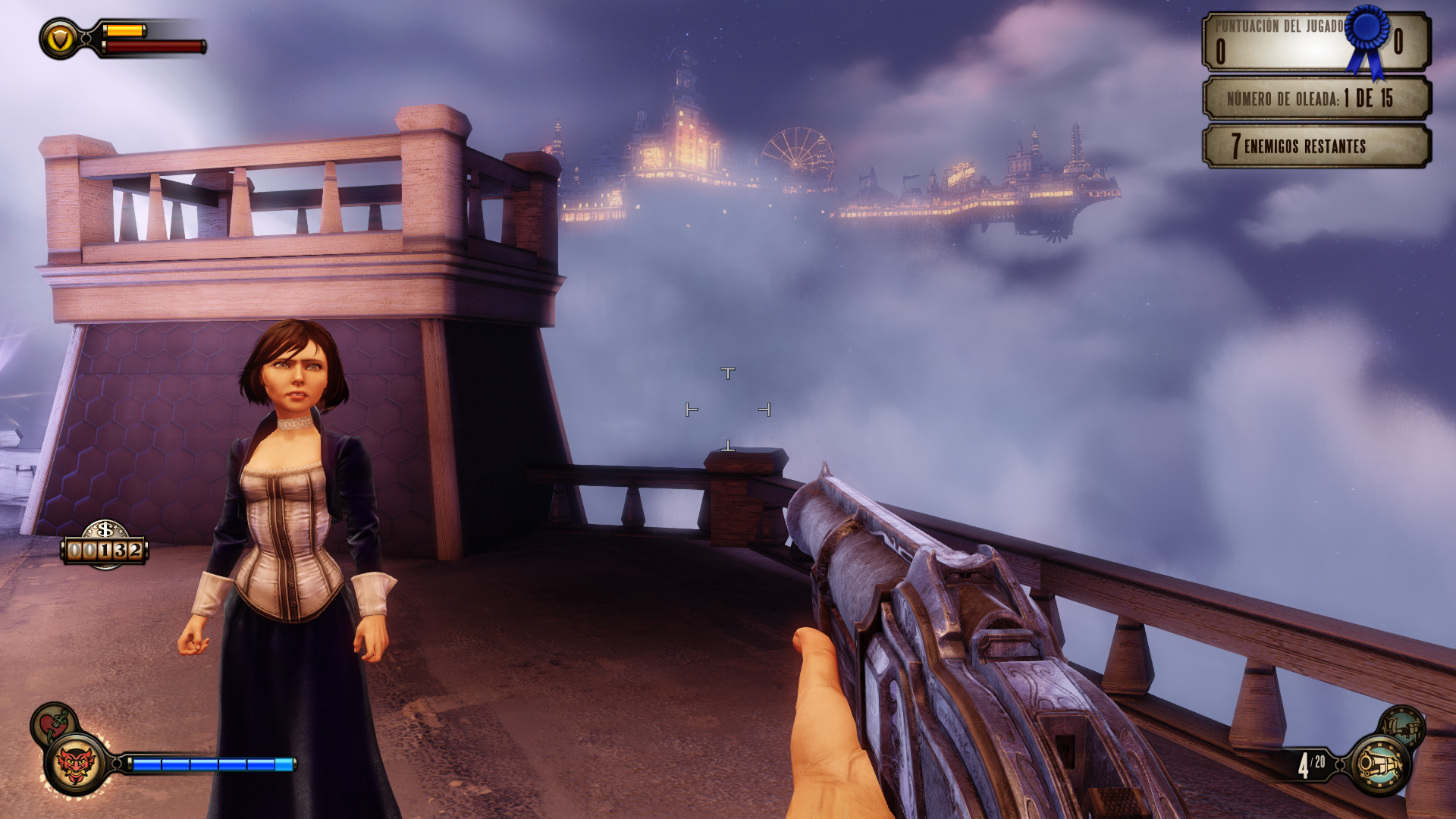
Task: Click the blue ribbon award badge
Action: 1367,38
